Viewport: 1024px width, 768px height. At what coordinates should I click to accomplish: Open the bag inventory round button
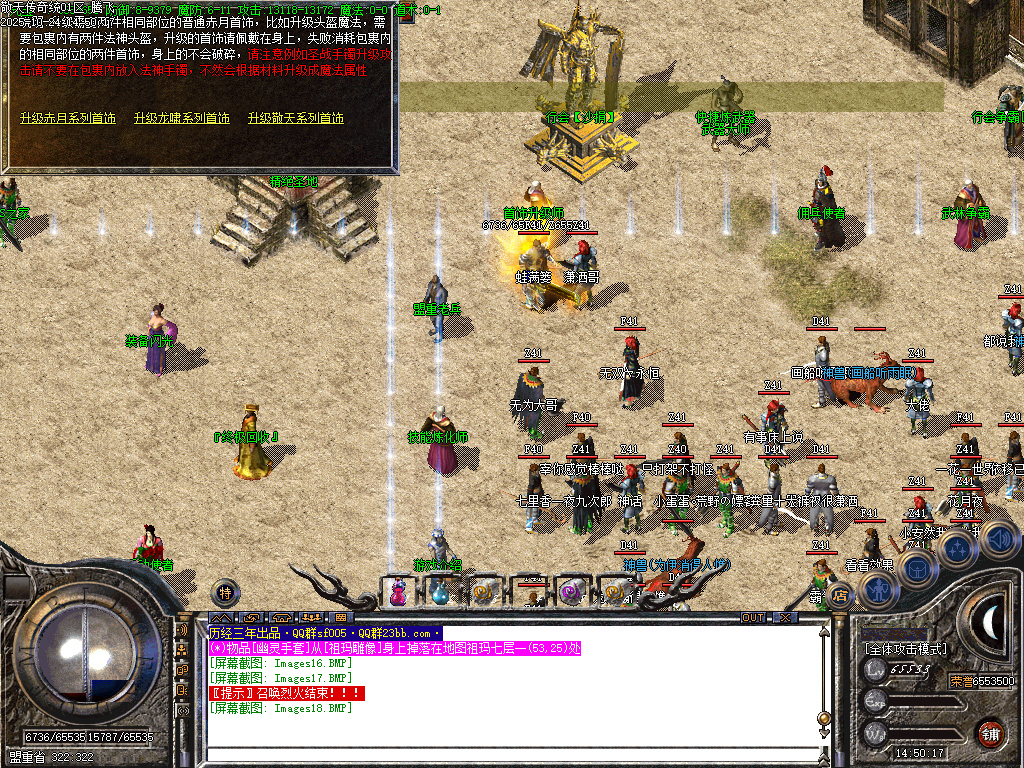coord(916,568)
